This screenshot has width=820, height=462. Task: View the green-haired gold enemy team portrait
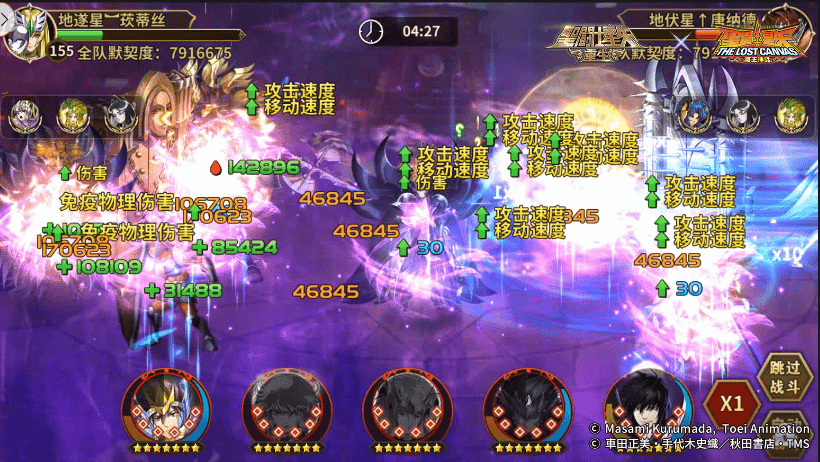[x=790, y=115]
